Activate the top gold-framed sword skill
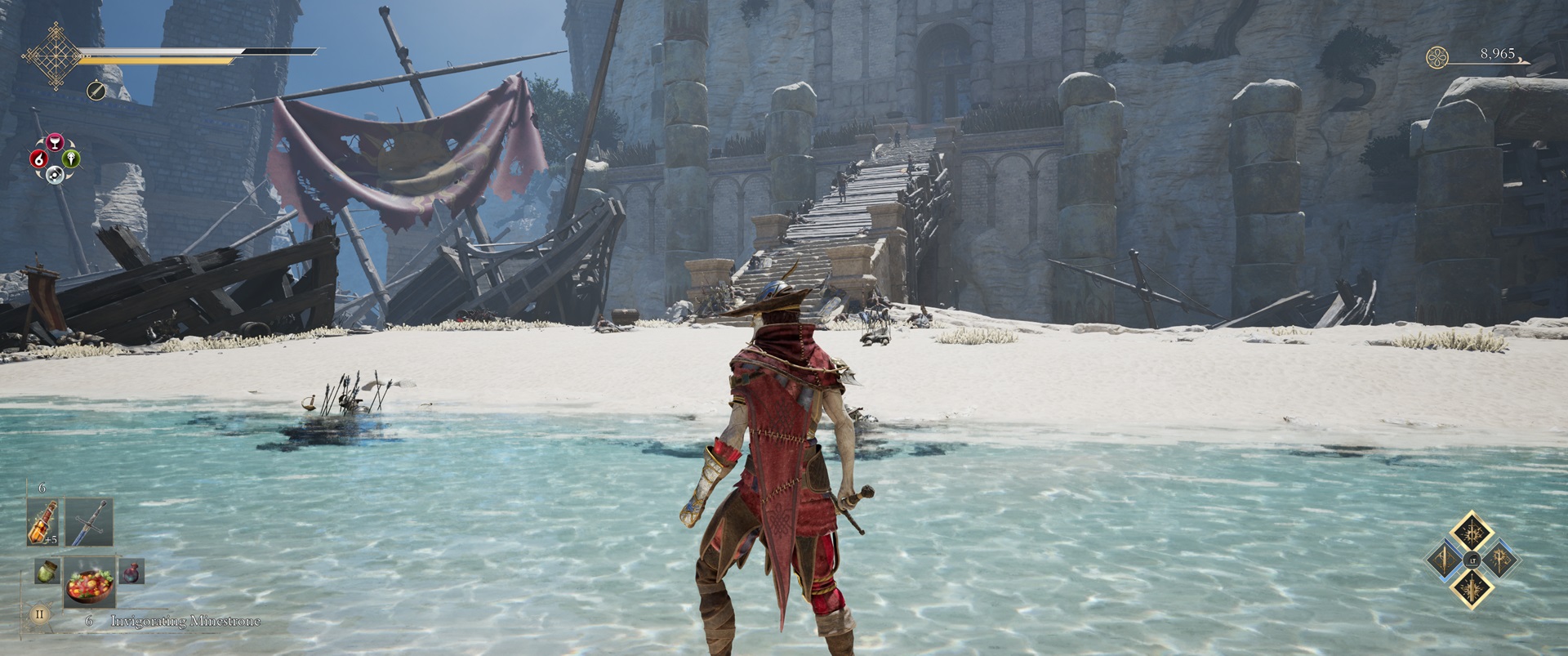This screenshot has width=1568, height=656. pyautogui.click(x=1472, y=533)
